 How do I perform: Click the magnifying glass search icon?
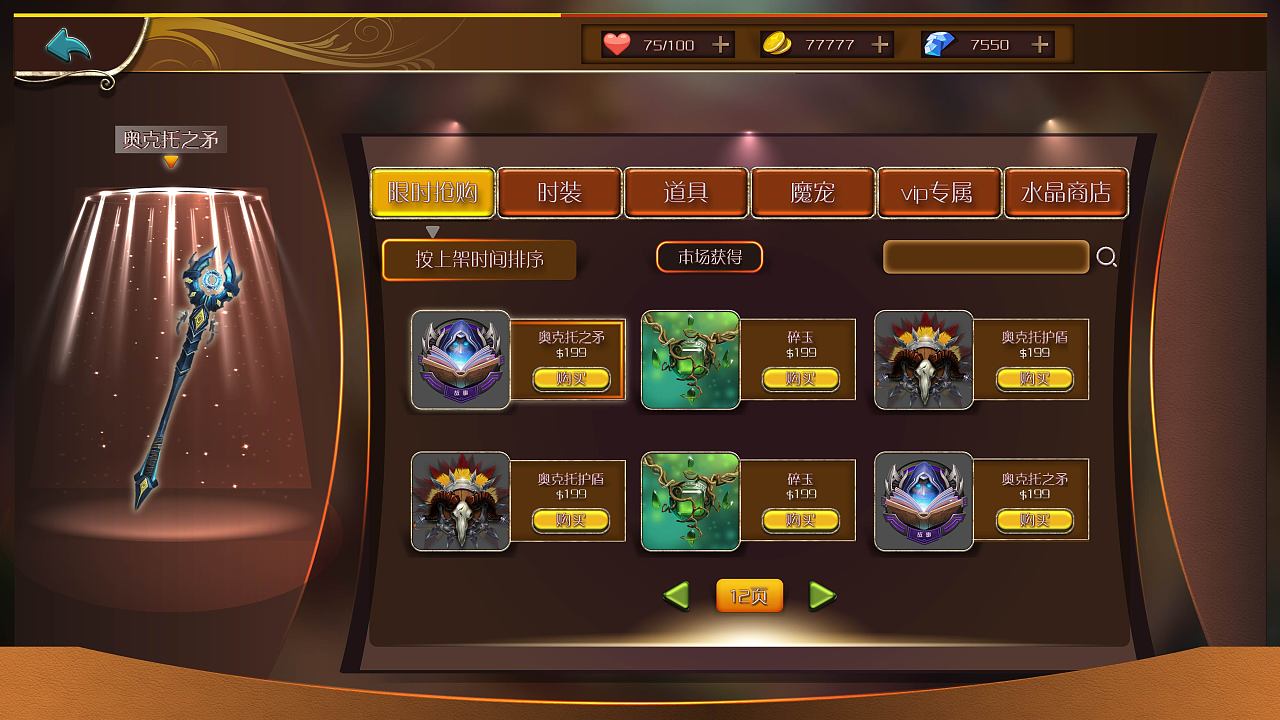coord(1106,258)
